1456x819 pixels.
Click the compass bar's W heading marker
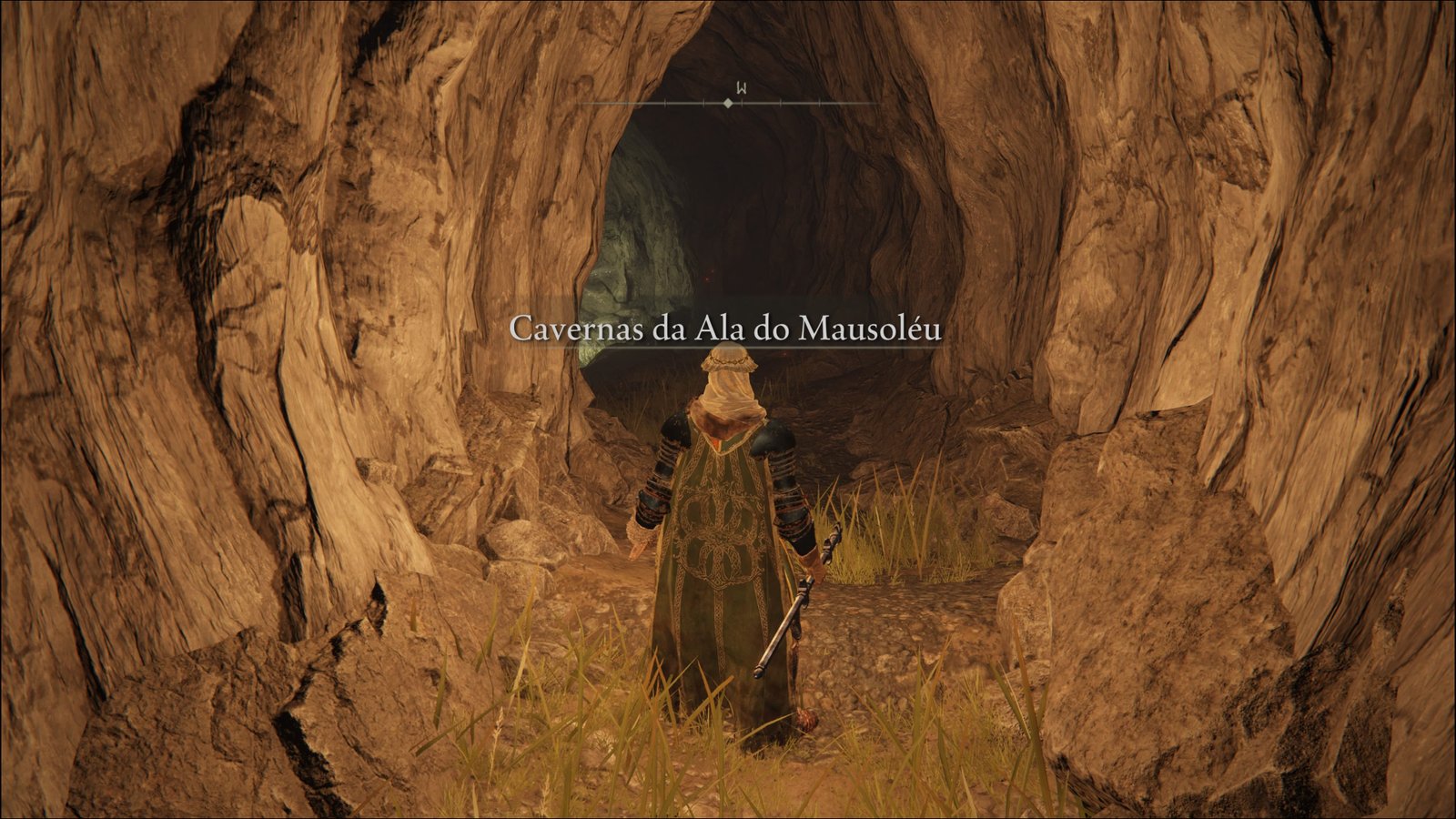[742, 89]
